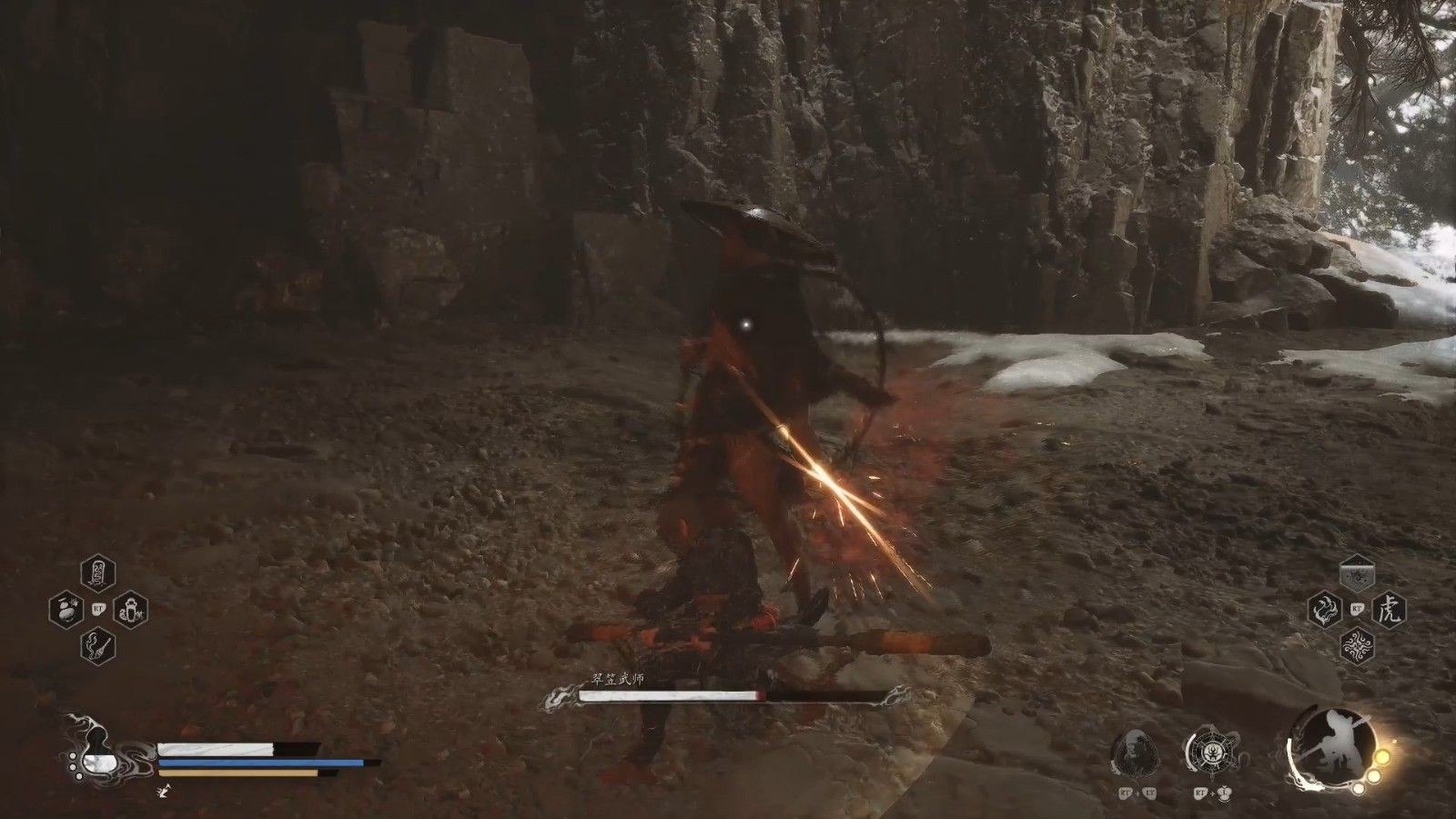1456x819 pixels.
Task: Select the flame spirit skill icon
Action: click(1325, 610)
